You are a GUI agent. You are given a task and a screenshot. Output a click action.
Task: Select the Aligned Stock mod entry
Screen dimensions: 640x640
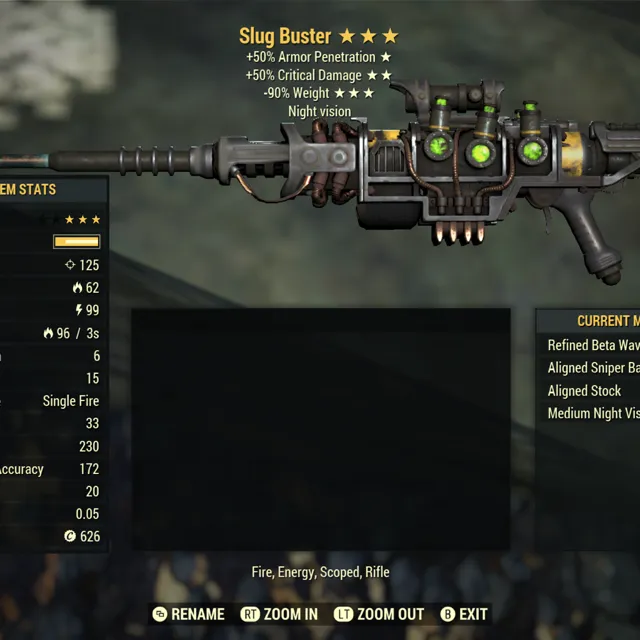[x=585, y=391]
